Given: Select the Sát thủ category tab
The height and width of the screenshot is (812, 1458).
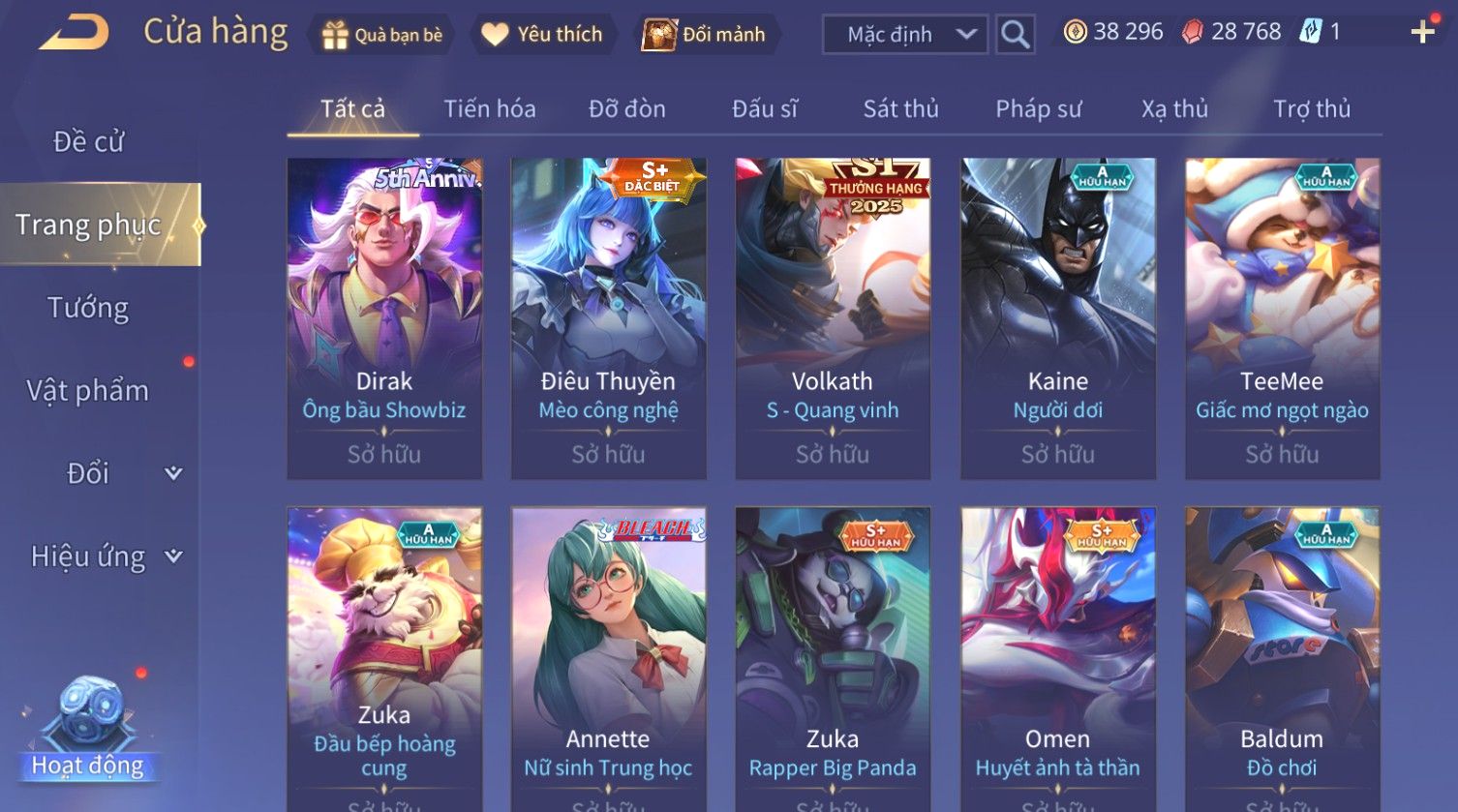Looking at the screenshot, I should pos(900,109).
